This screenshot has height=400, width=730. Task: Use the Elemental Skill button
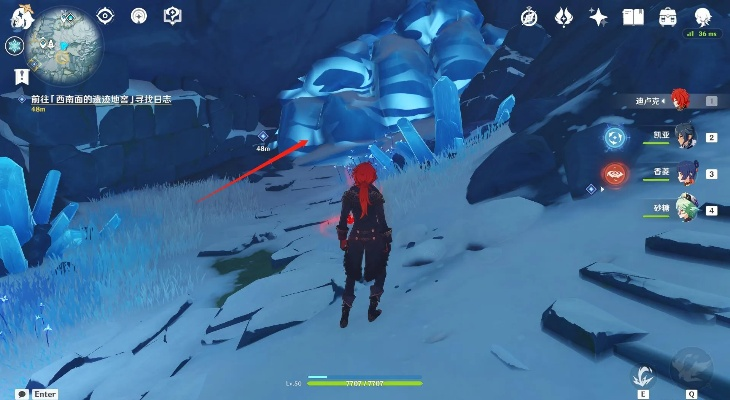641,376
